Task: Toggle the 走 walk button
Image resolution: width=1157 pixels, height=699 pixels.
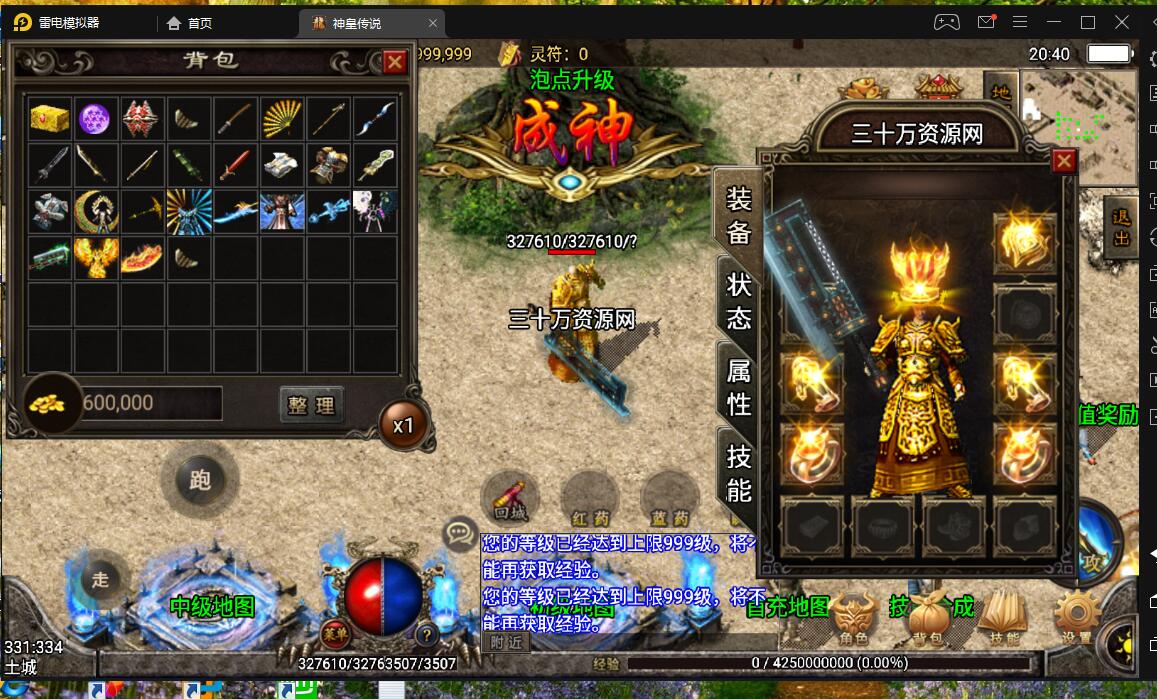Action: click(x=100, y=578)
